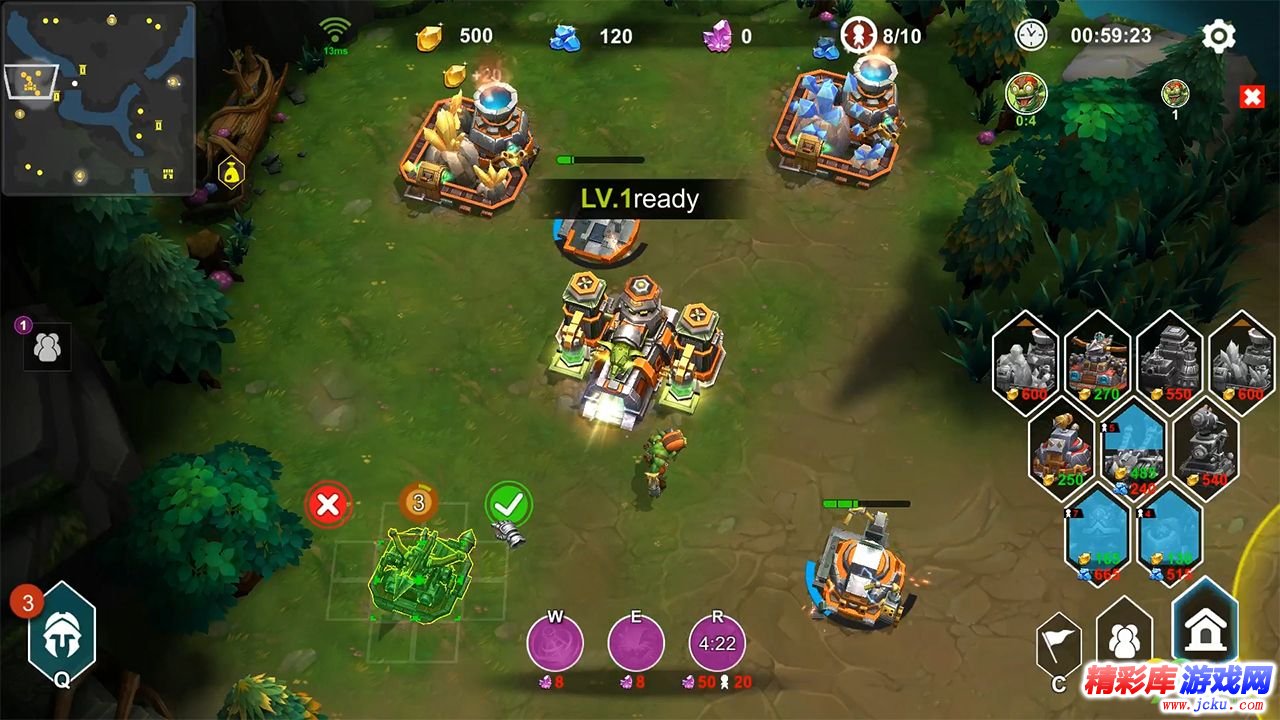The image size is (1280, 720).
Task: Click the rotate-building counter showing 3
Action: (418, 502)
